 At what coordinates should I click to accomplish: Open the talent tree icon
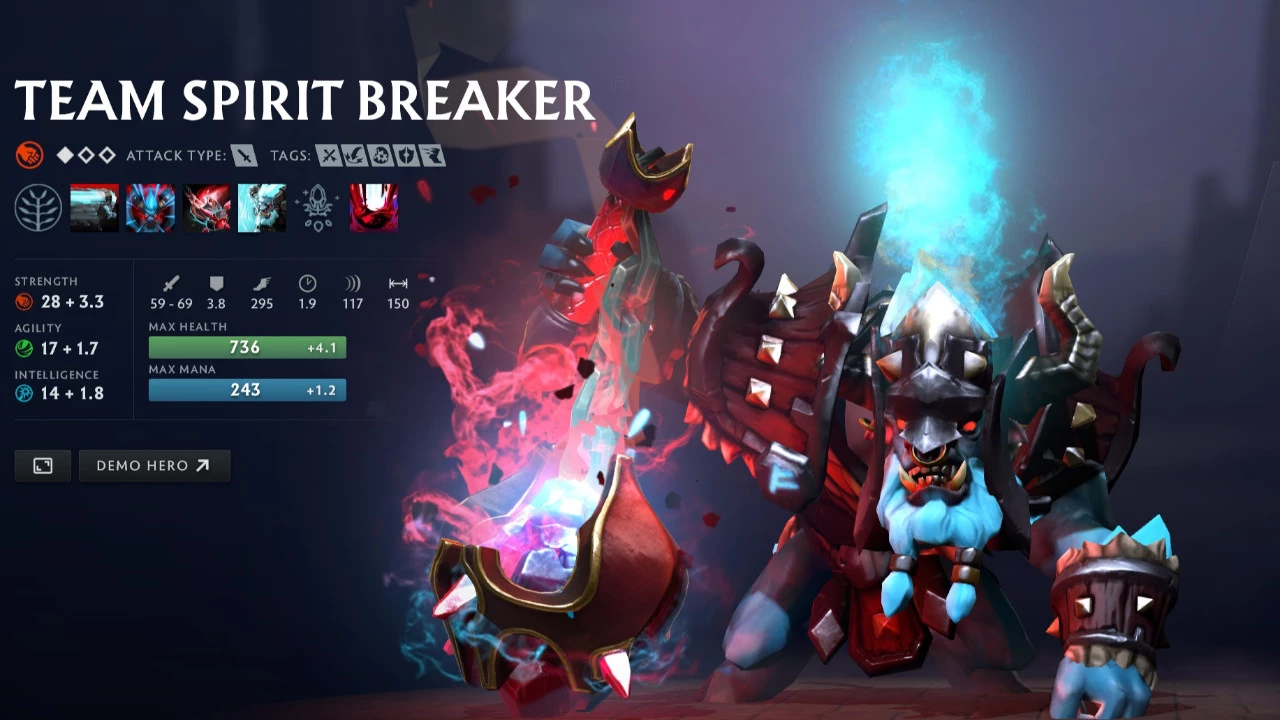pyautogui.click(x=38, y=208)
